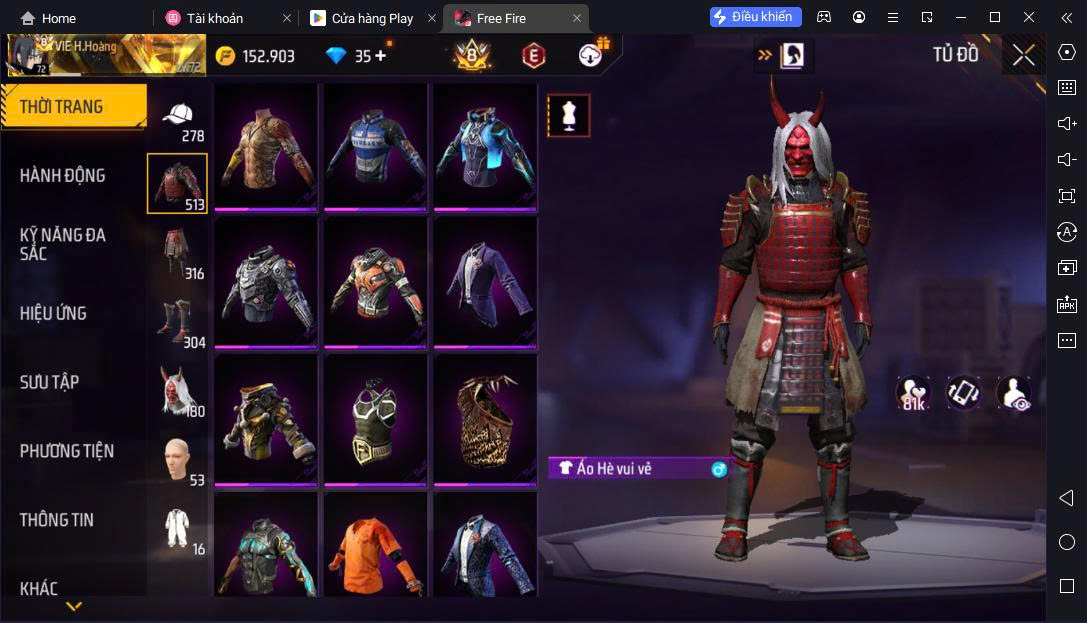This screenshot has height=623, width=1087.
Task: Close the wardrobe with the X button
Action: click(x=1023, y=55)
